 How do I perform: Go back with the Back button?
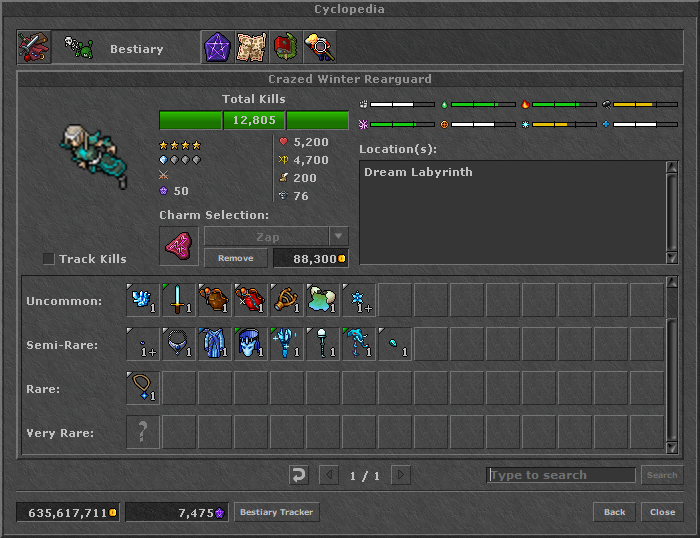point(614,512)
